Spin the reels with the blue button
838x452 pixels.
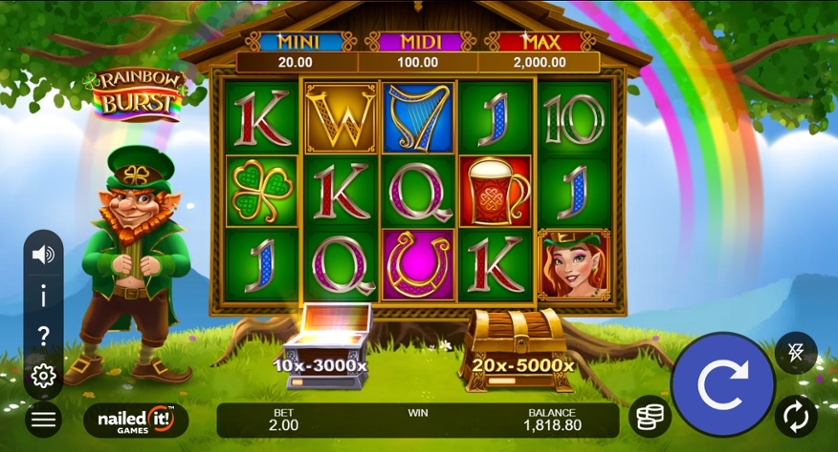tap(722, 385)
